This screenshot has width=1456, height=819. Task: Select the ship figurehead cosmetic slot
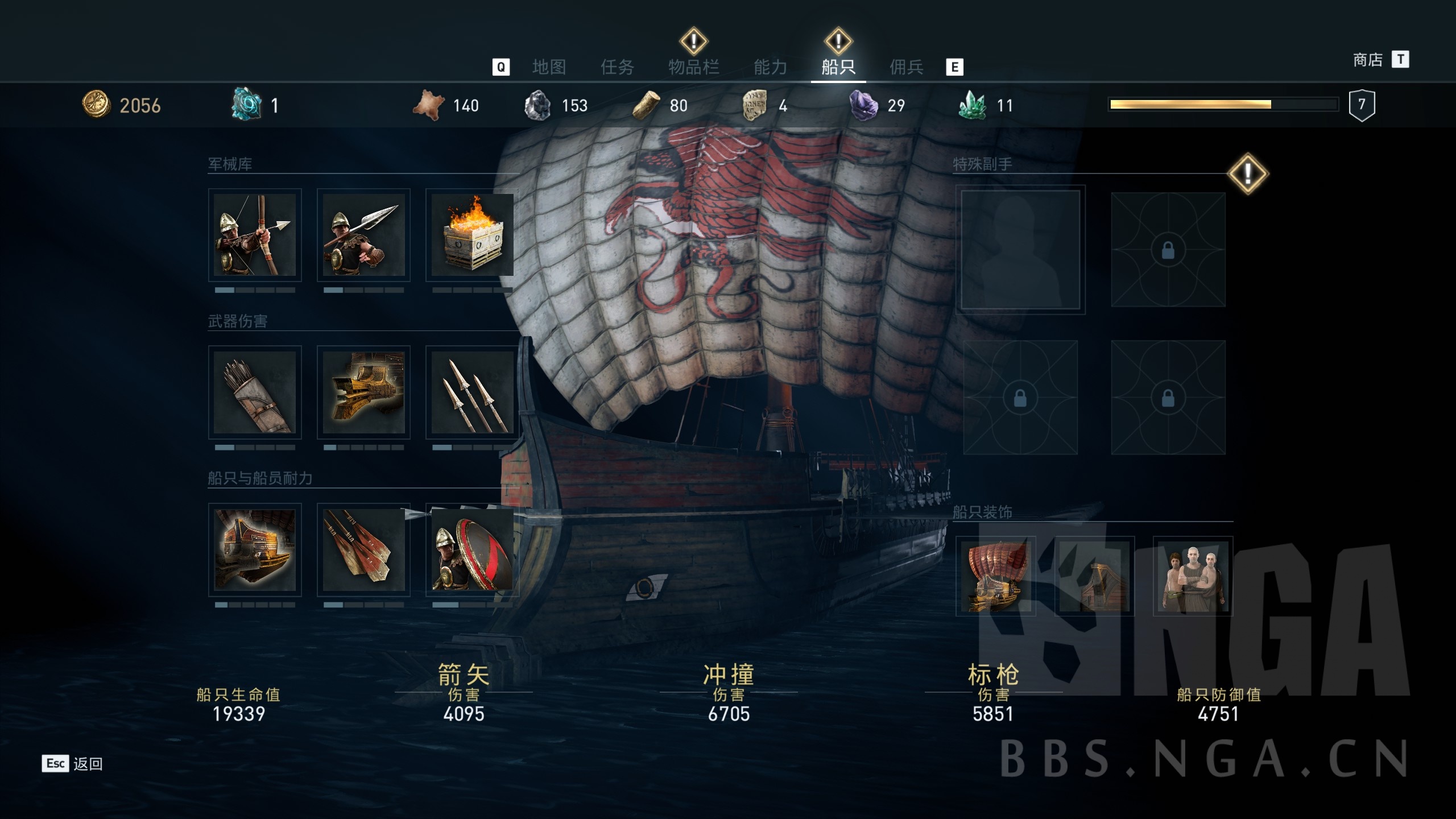tap(1094, 576)
